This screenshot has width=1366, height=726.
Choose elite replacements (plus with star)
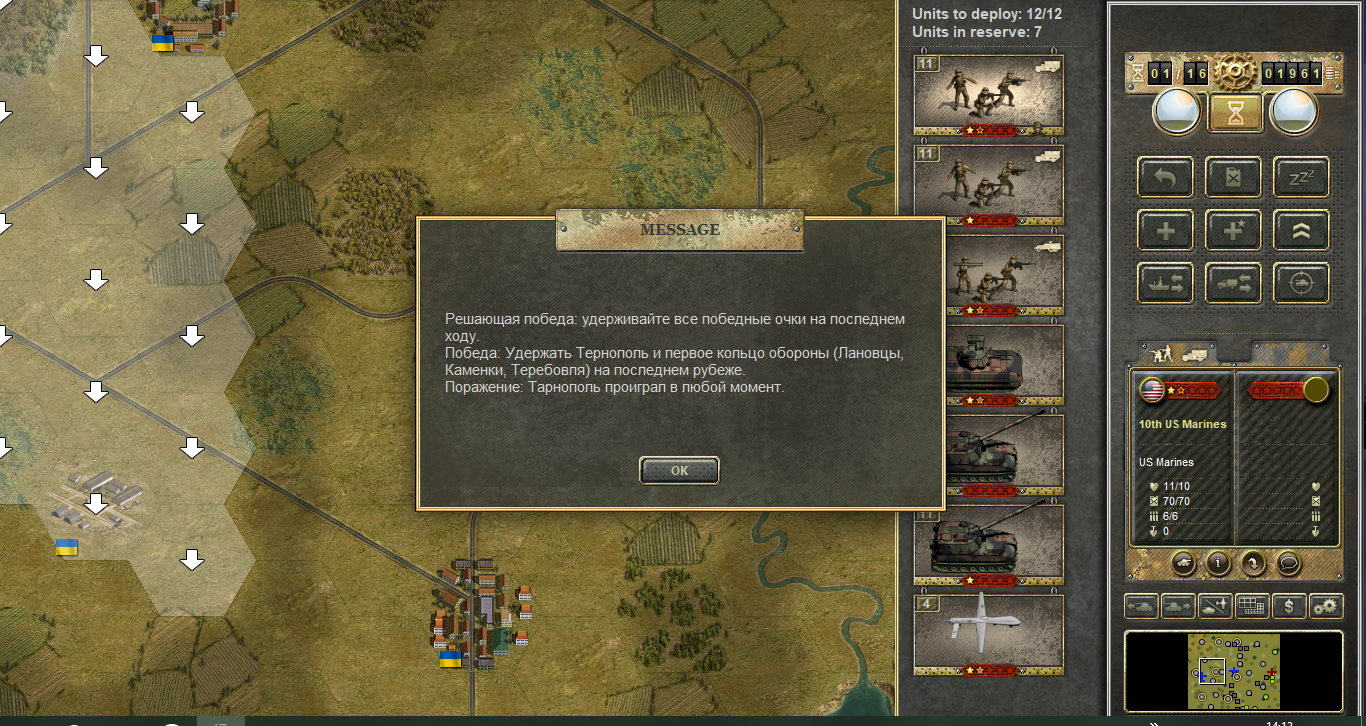1233,230
